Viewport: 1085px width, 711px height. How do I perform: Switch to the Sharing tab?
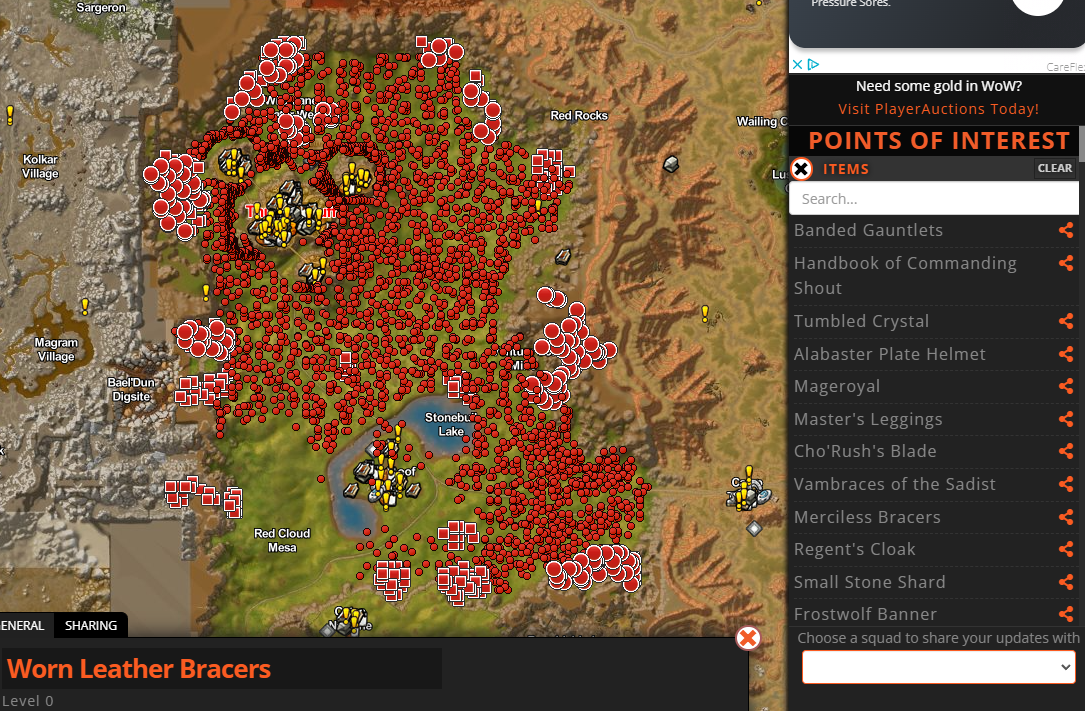pos(91,626)
